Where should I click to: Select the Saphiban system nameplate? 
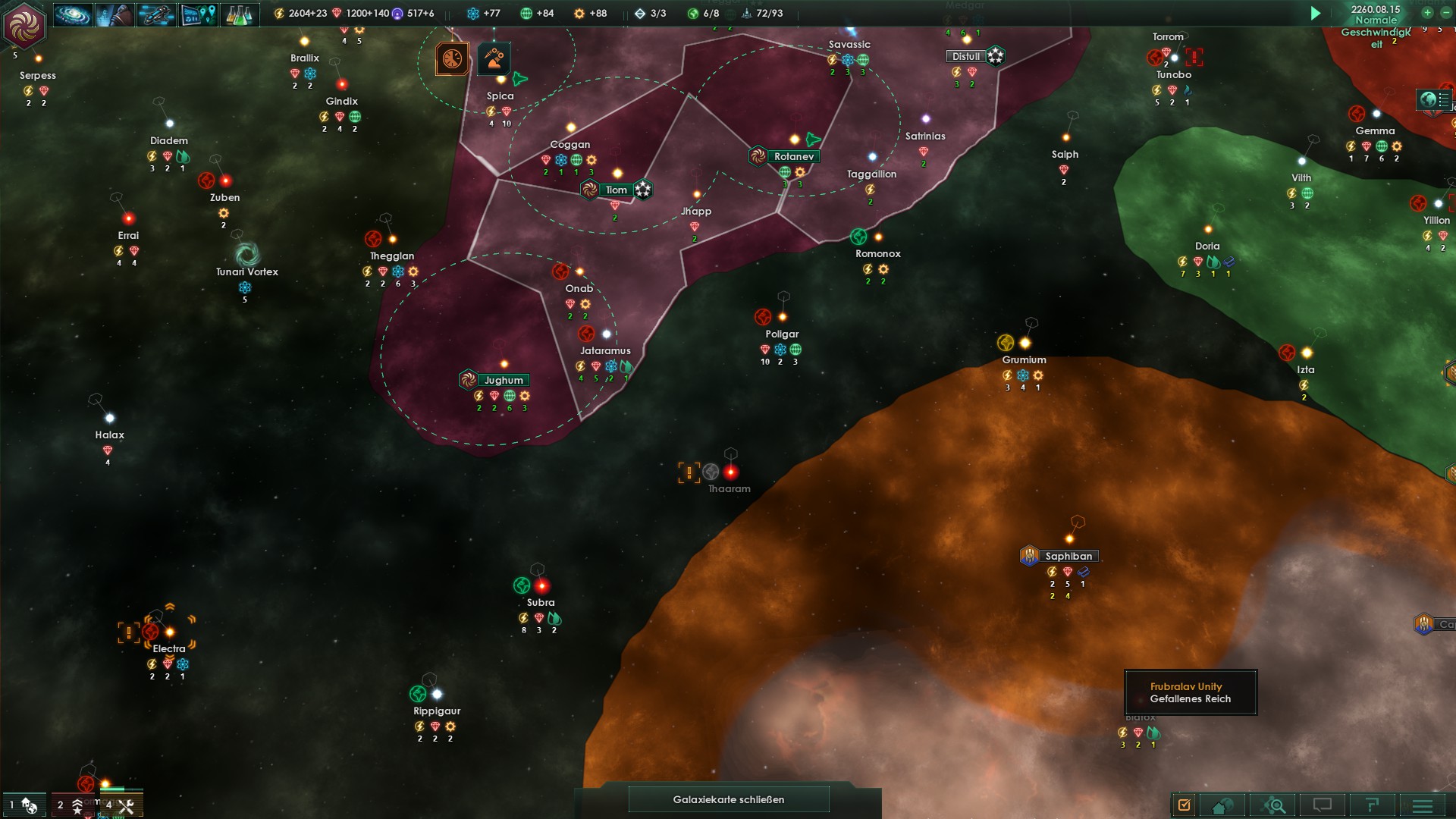[x=1068, y=556]
